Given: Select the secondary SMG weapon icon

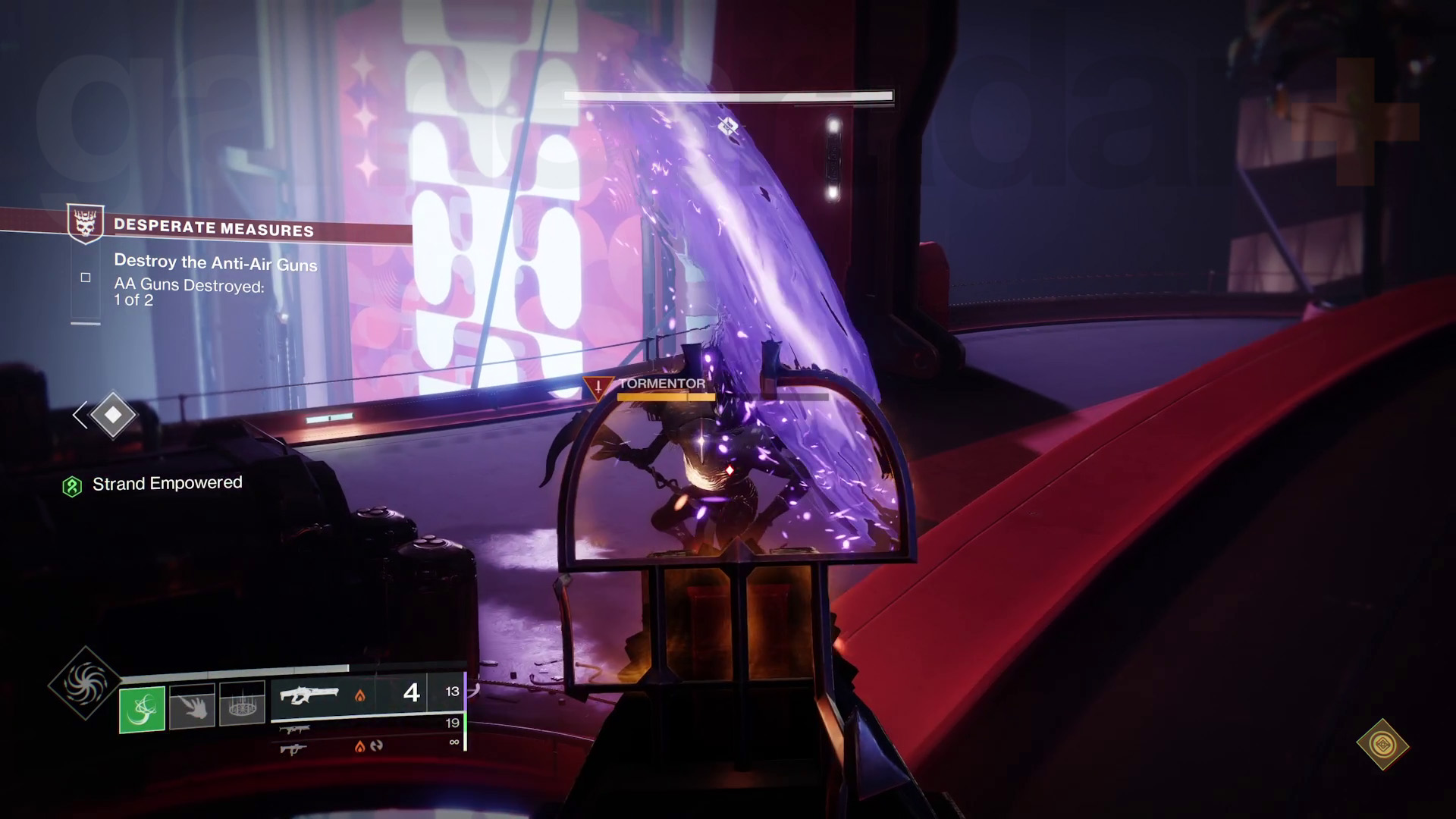Looking at the screenshot, I should 296,730.
